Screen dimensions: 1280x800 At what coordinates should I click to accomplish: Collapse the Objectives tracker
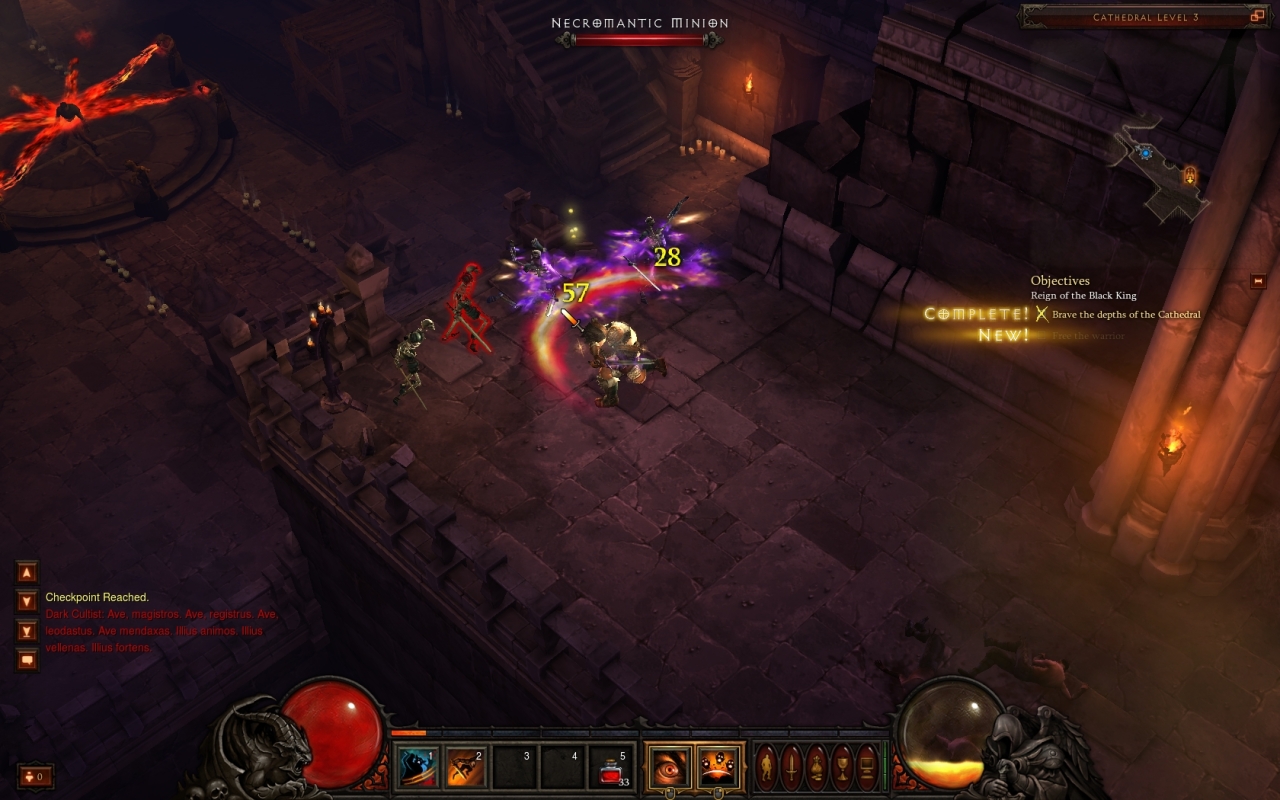click(1258, 282)
